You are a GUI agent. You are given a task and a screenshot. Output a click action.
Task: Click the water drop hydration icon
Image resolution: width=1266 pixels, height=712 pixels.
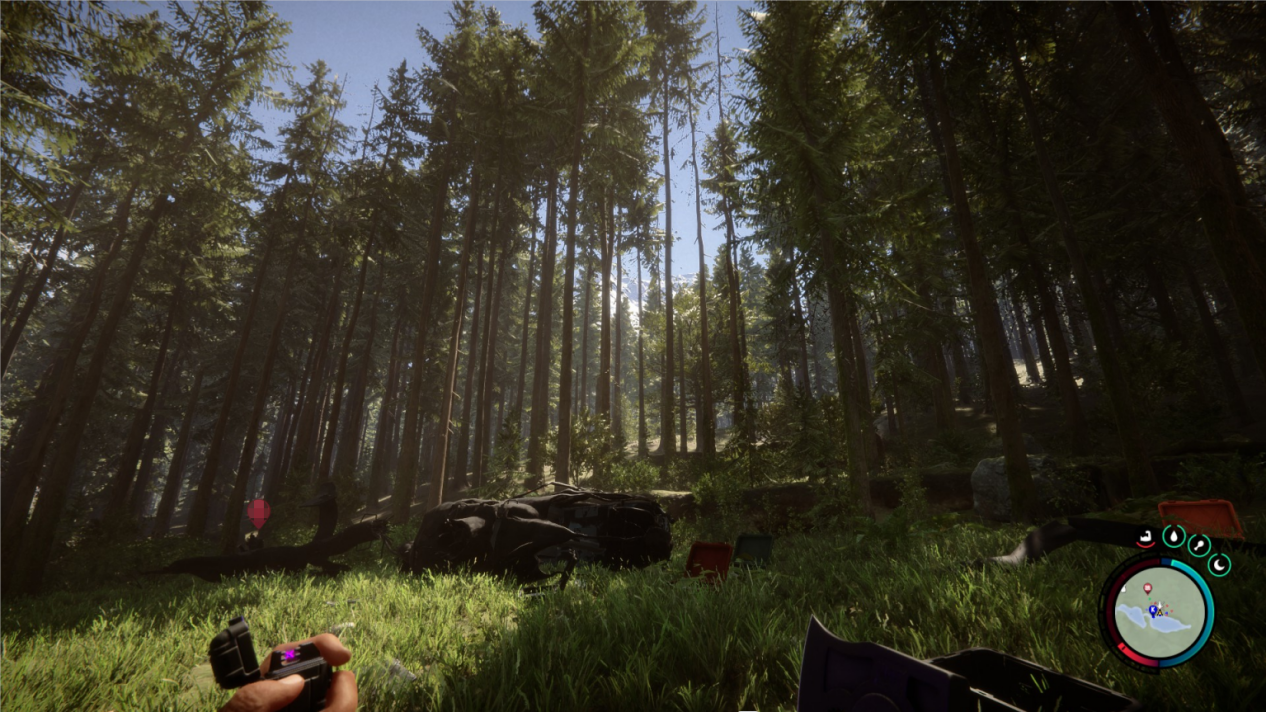coord(1173,536)
